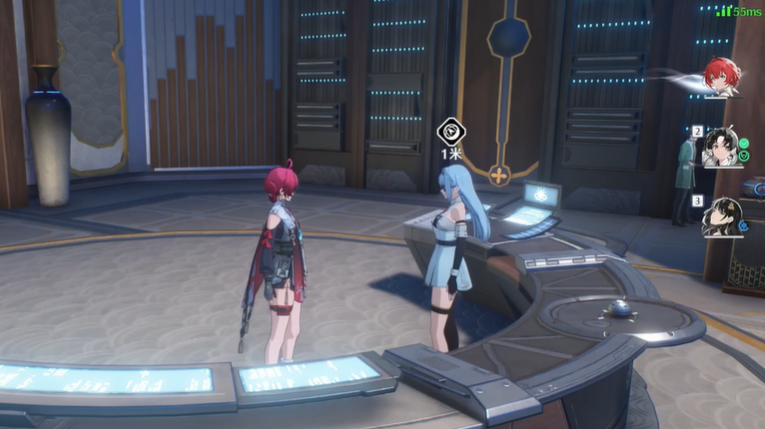This screenshot has width=765, height=429.
Task: Switch to party member in slot 2
Action: point(722,147)
